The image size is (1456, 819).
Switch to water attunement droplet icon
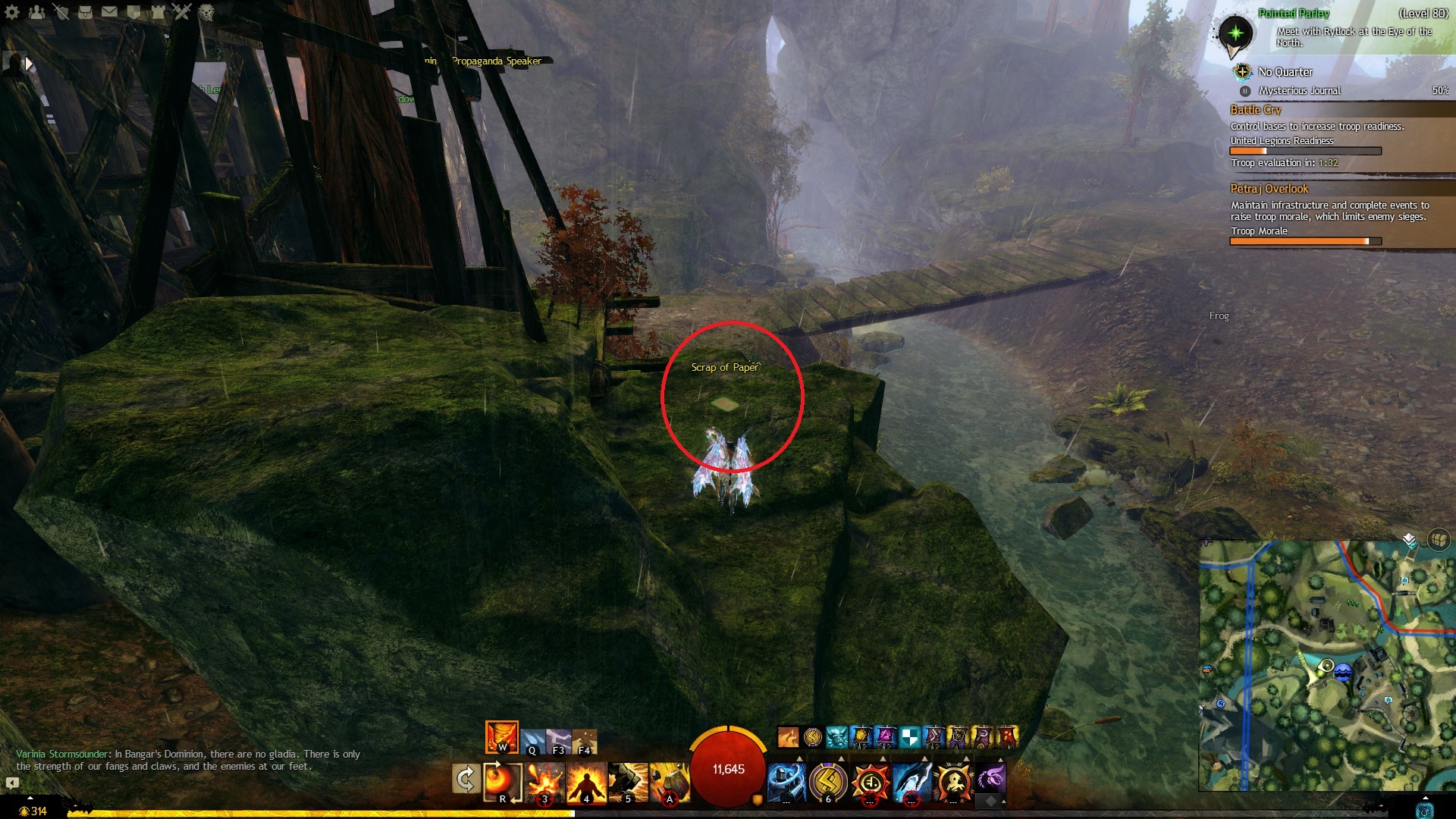(x=533, y=739)
